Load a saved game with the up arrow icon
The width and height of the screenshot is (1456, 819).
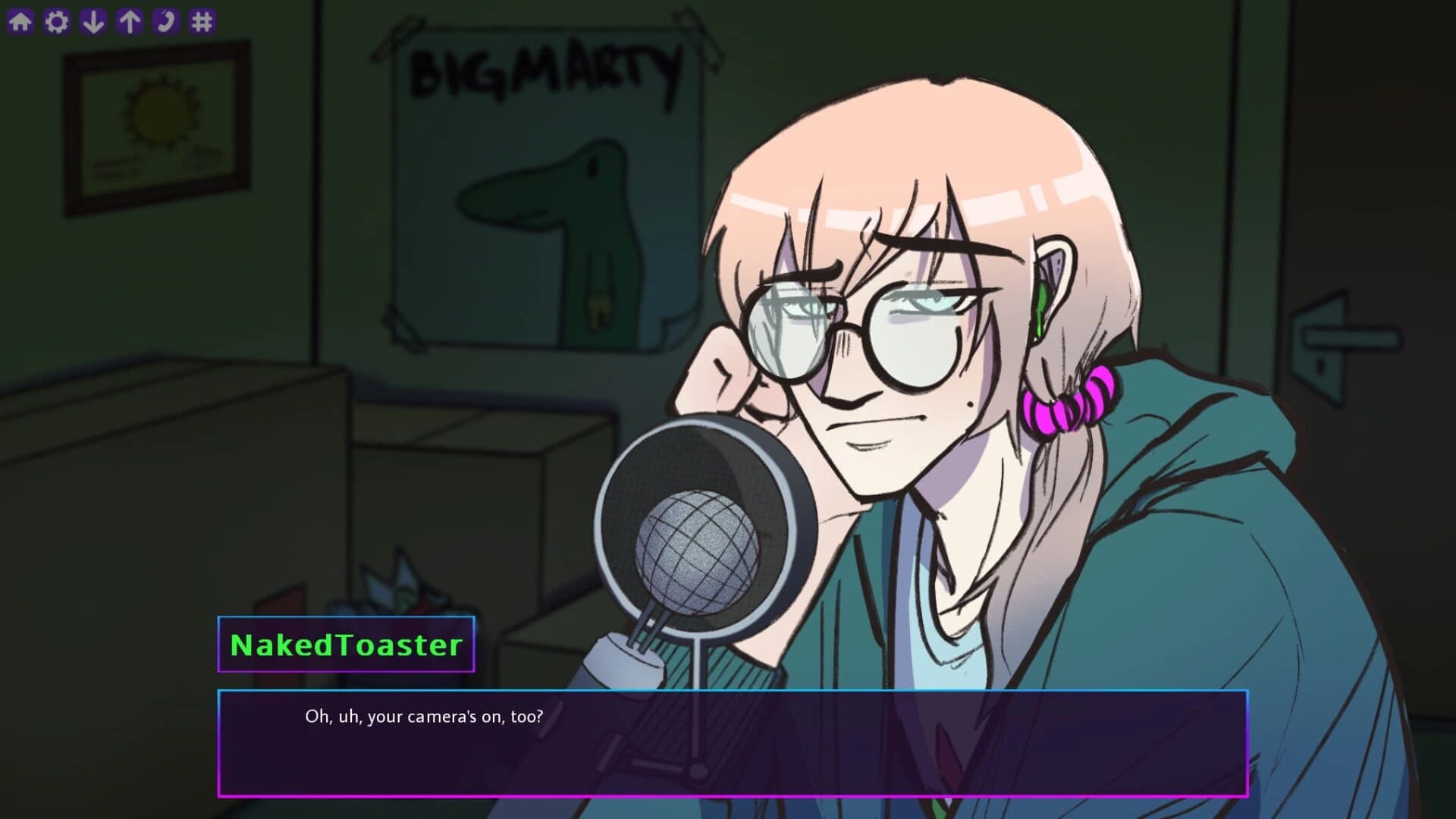[130, 19]
